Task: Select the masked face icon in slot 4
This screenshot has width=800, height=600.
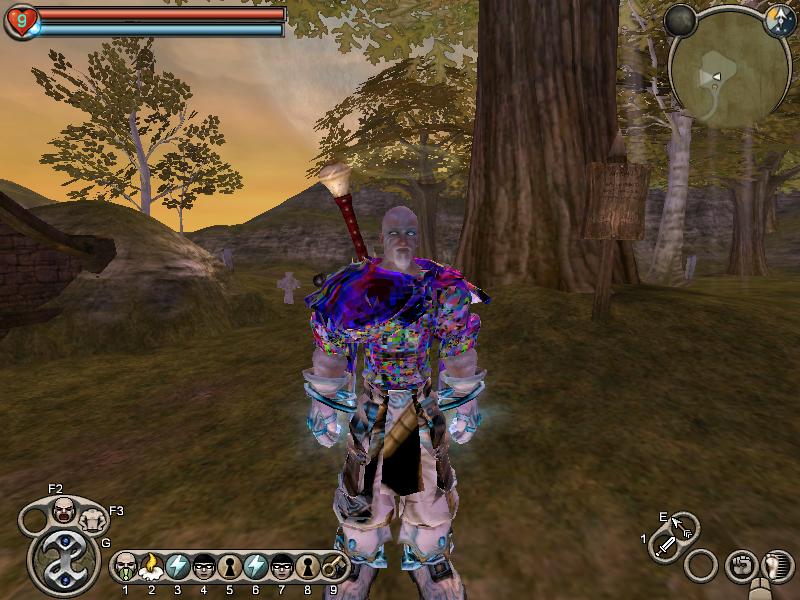Action: 203,567
